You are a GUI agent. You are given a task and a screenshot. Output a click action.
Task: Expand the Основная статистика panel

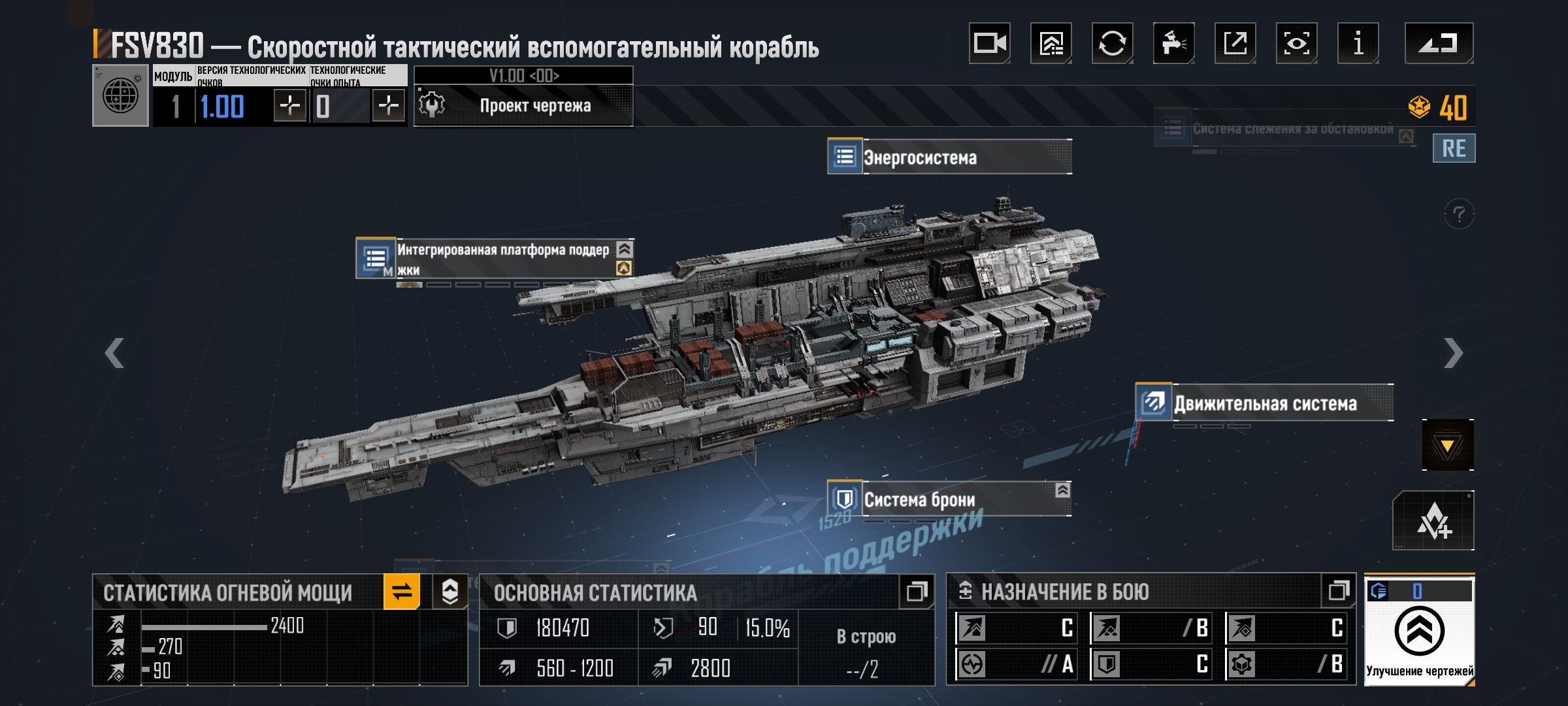pos(917,592)
